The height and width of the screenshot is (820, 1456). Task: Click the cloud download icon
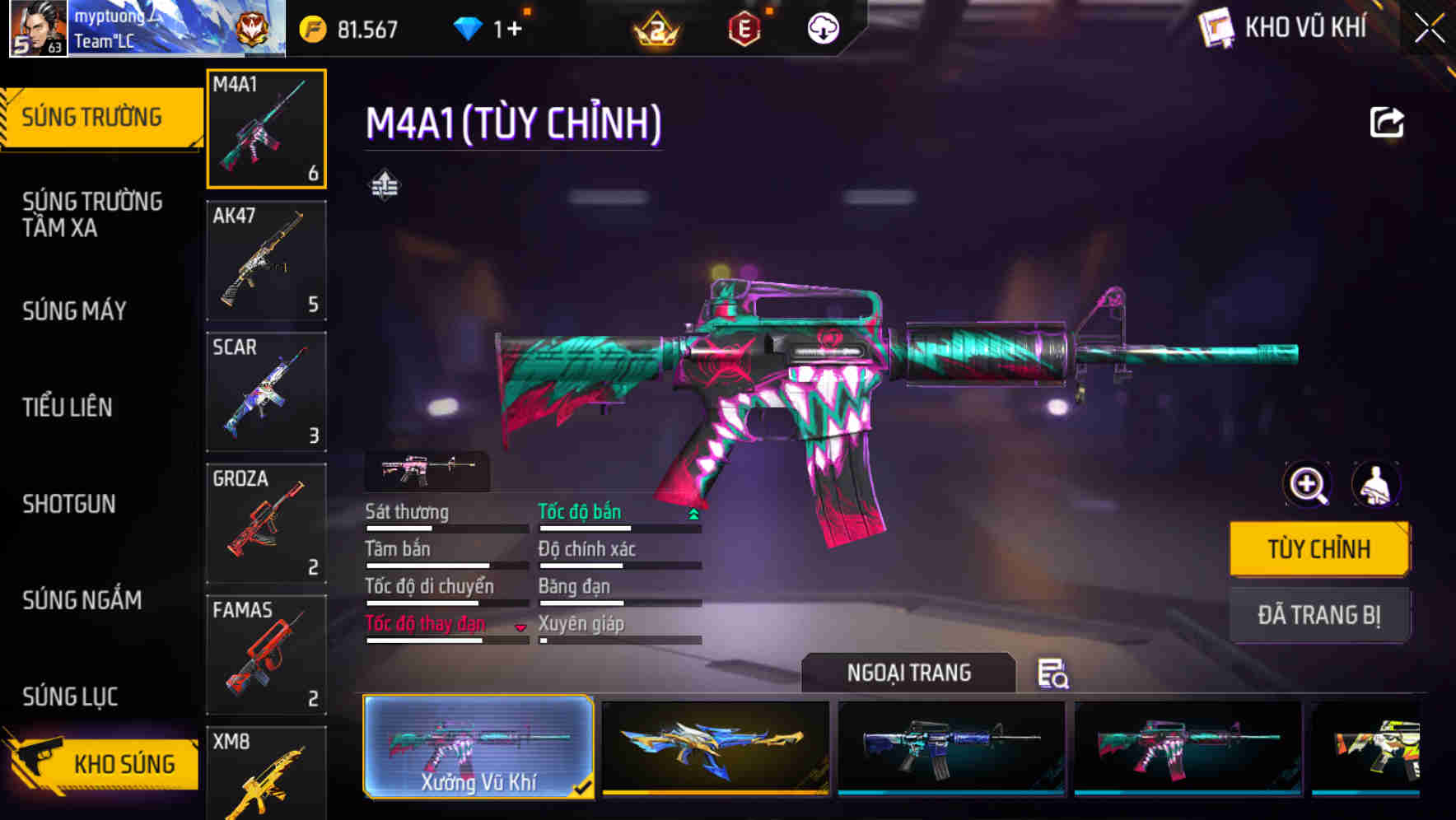[x=823, y=27]
